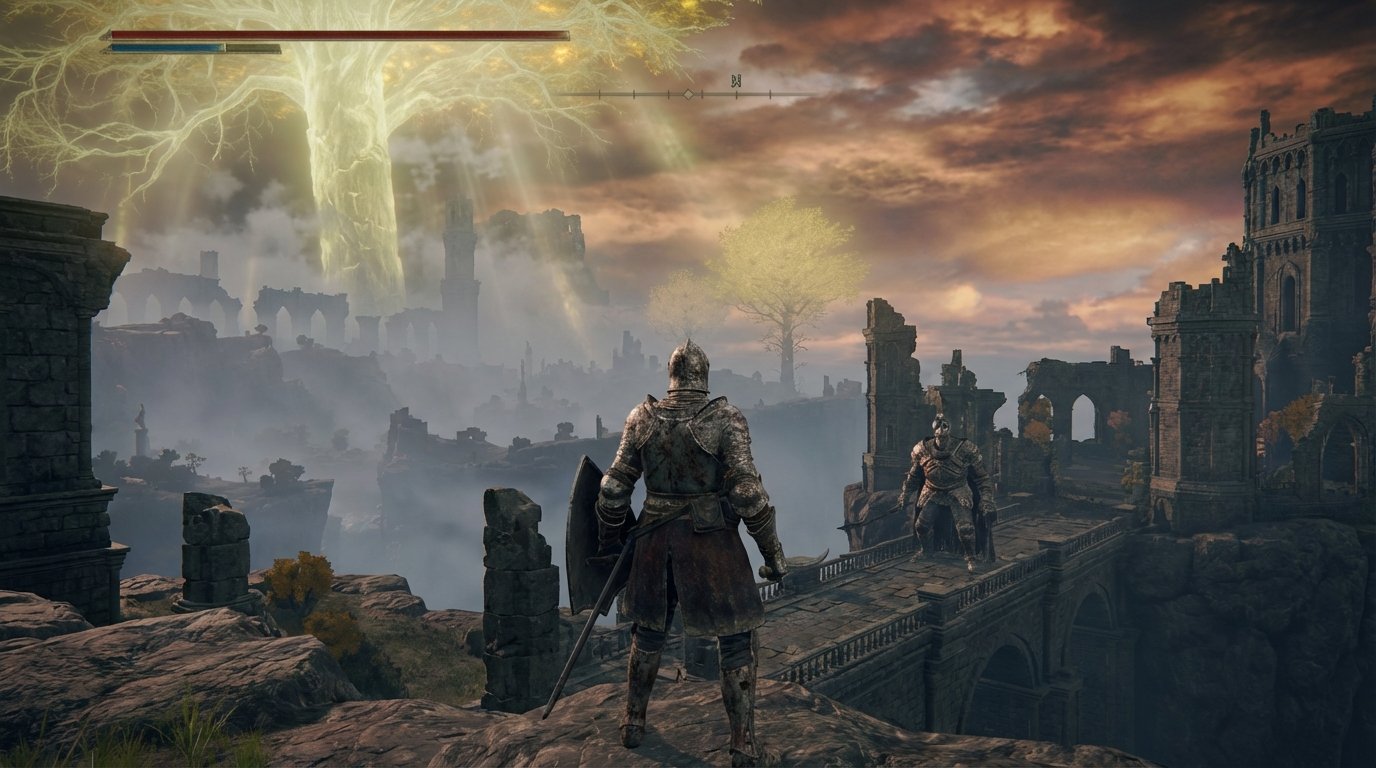Click the diamond marker on the compass bar

(689, 93)
